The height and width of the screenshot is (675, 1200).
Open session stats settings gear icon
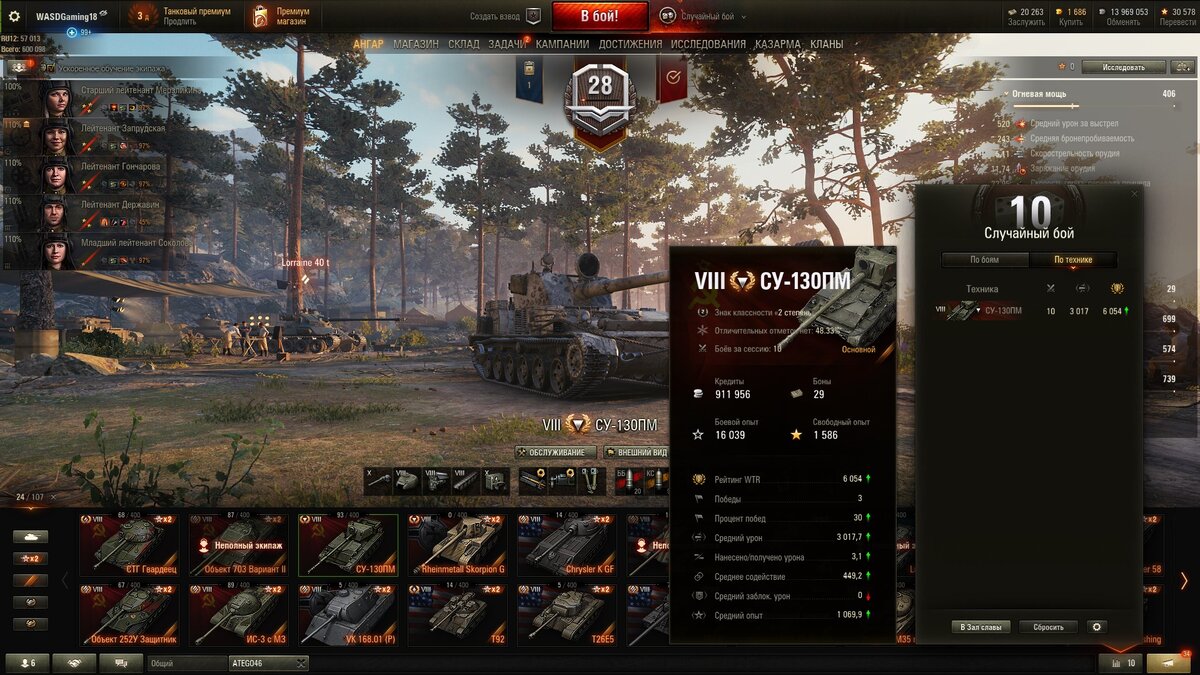pyautogui.click(x=1097, y=627)
